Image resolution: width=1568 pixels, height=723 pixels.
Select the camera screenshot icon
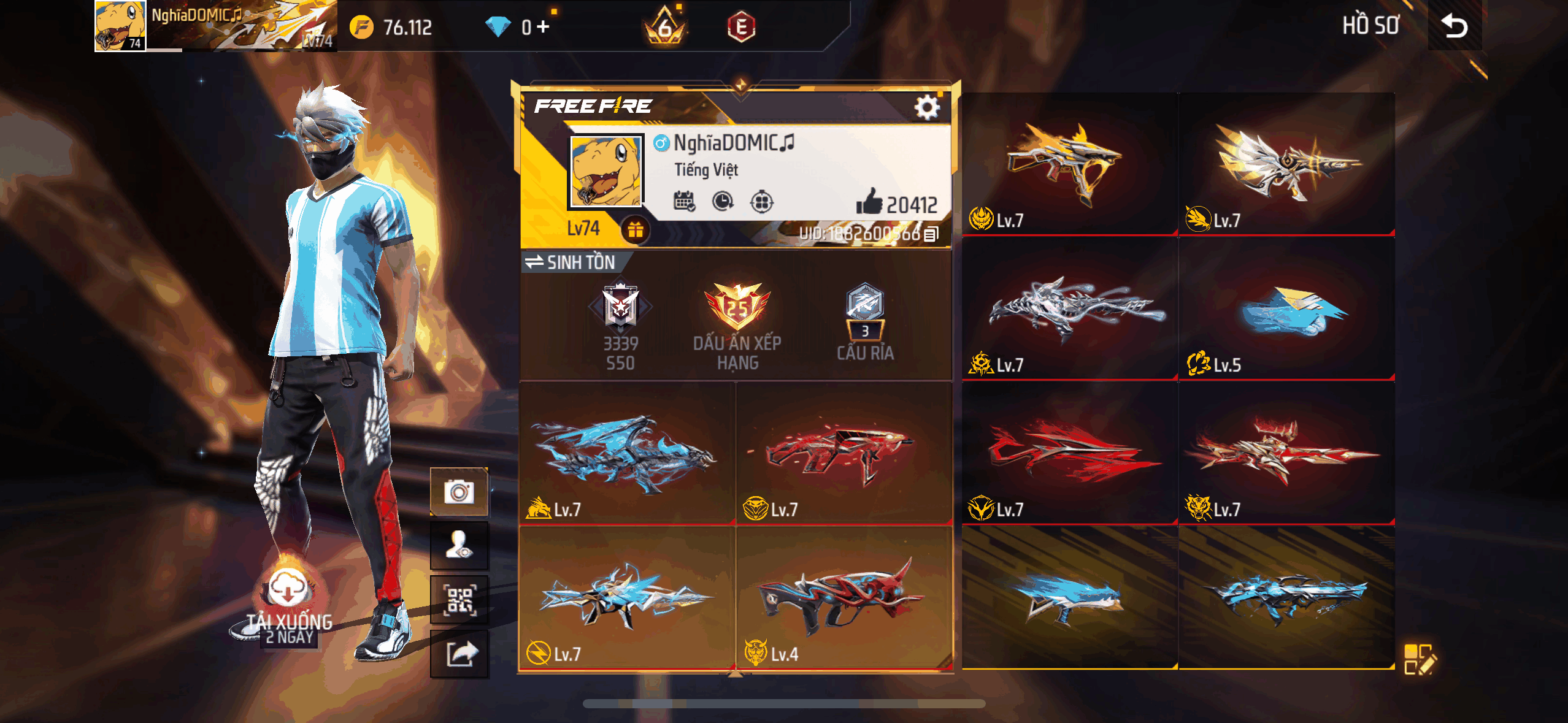coord(459,491)
